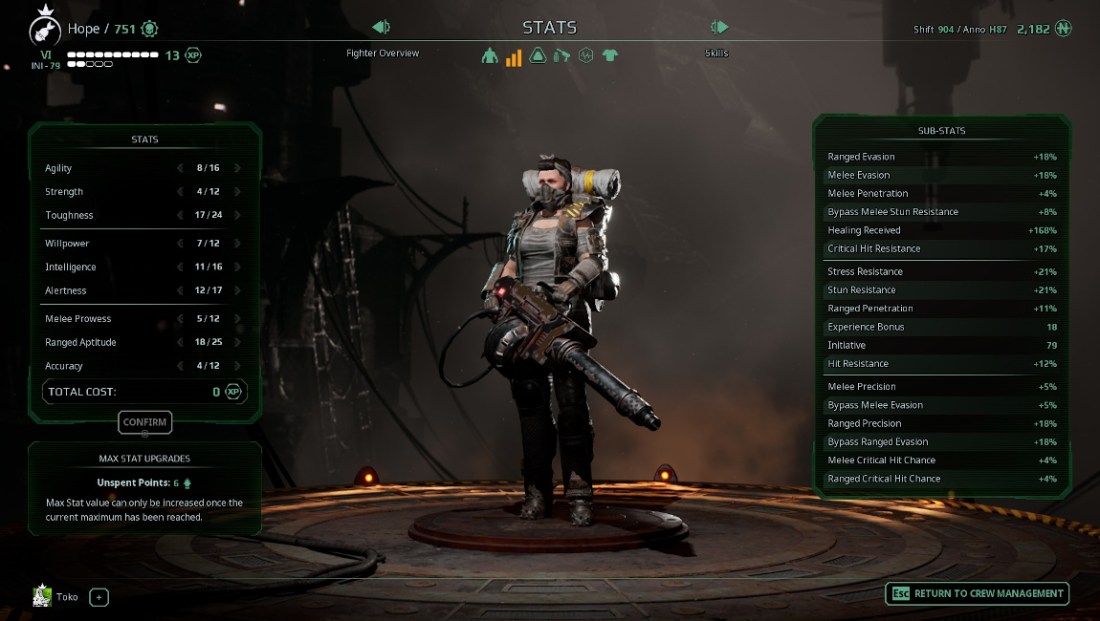Raise the Strength stat by one

pyautogui.click(x=238, y=191)
